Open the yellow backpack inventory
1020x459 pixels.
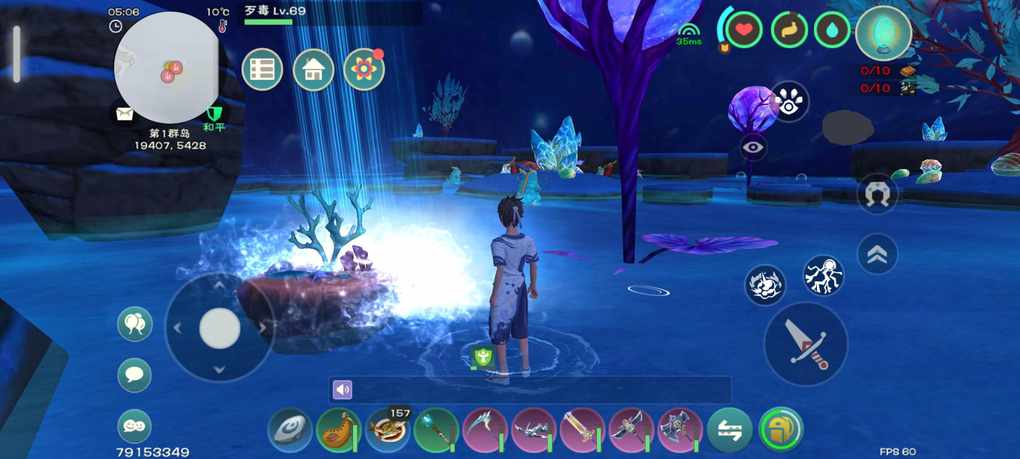coord(781,430)
